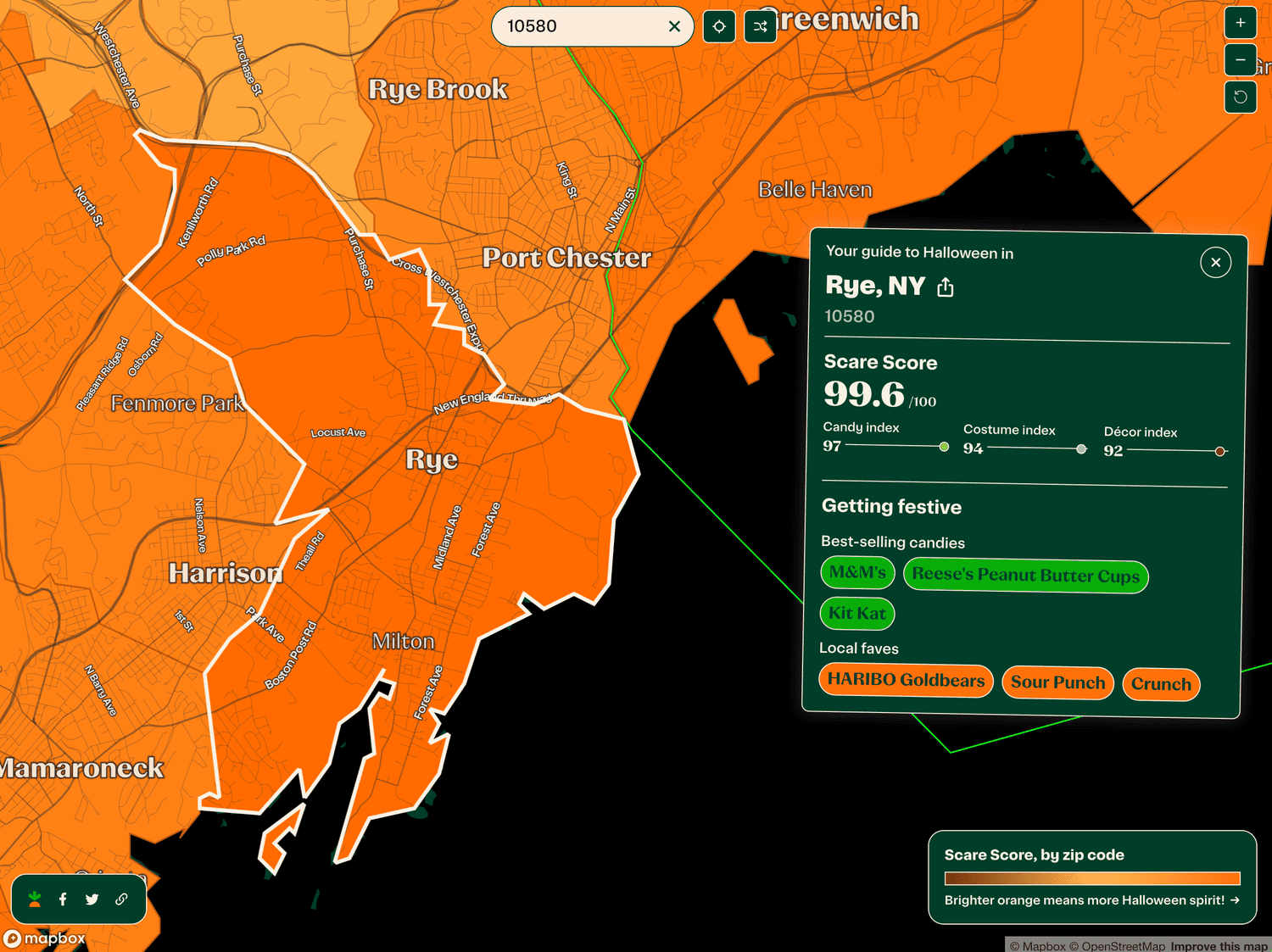This screenshot has width=1272, height=952.
Task: Share the map via the Facebook icon
Action: (63, 899)
